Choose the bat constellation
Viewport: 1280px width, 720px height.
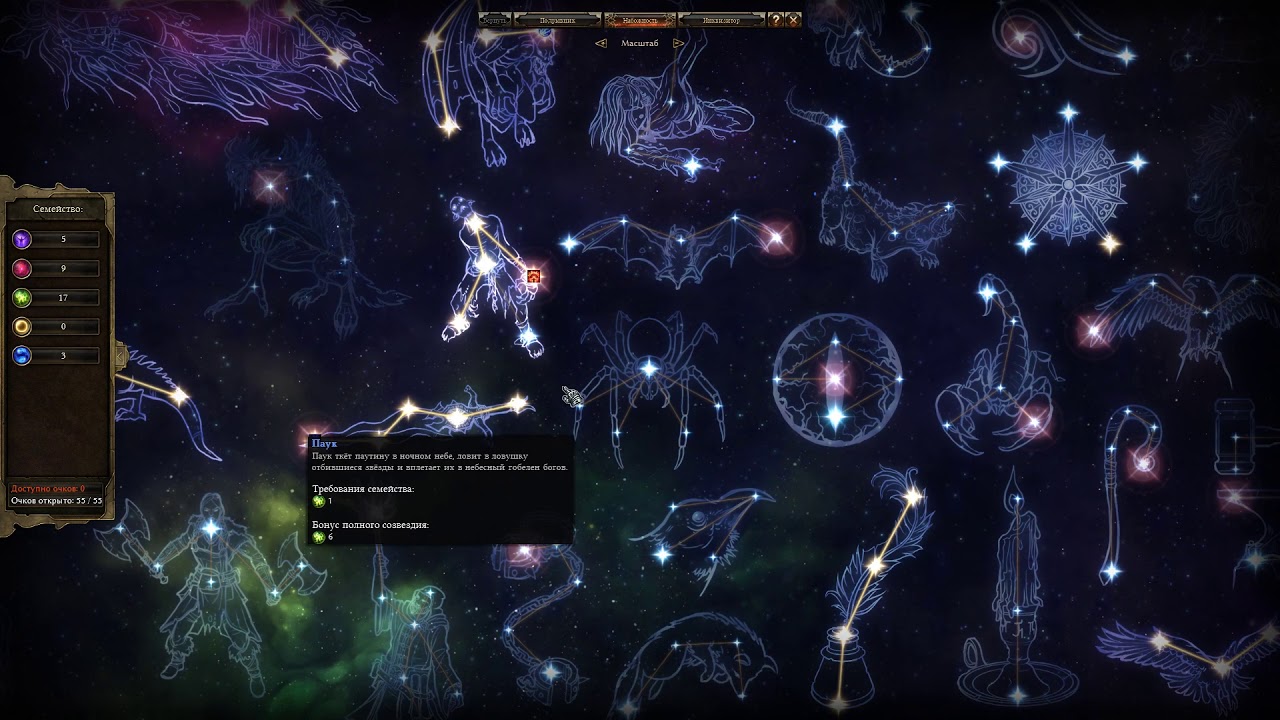coord(675,242)
